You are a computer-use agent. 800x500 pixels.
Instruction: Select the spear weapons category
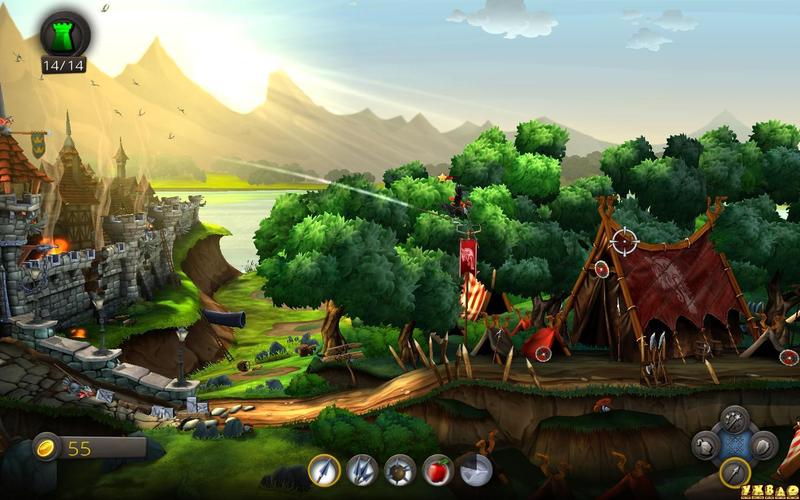pyautogui.click(x=735, y=472)
